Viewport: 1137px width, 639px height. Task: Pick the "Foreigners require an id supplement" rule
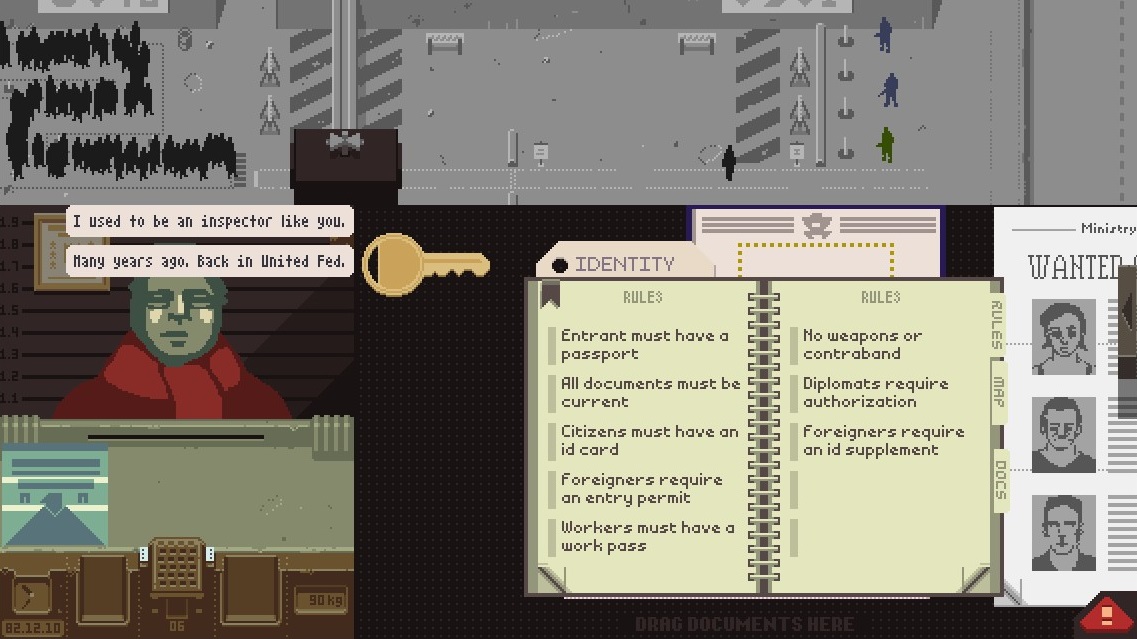(883, 440)
